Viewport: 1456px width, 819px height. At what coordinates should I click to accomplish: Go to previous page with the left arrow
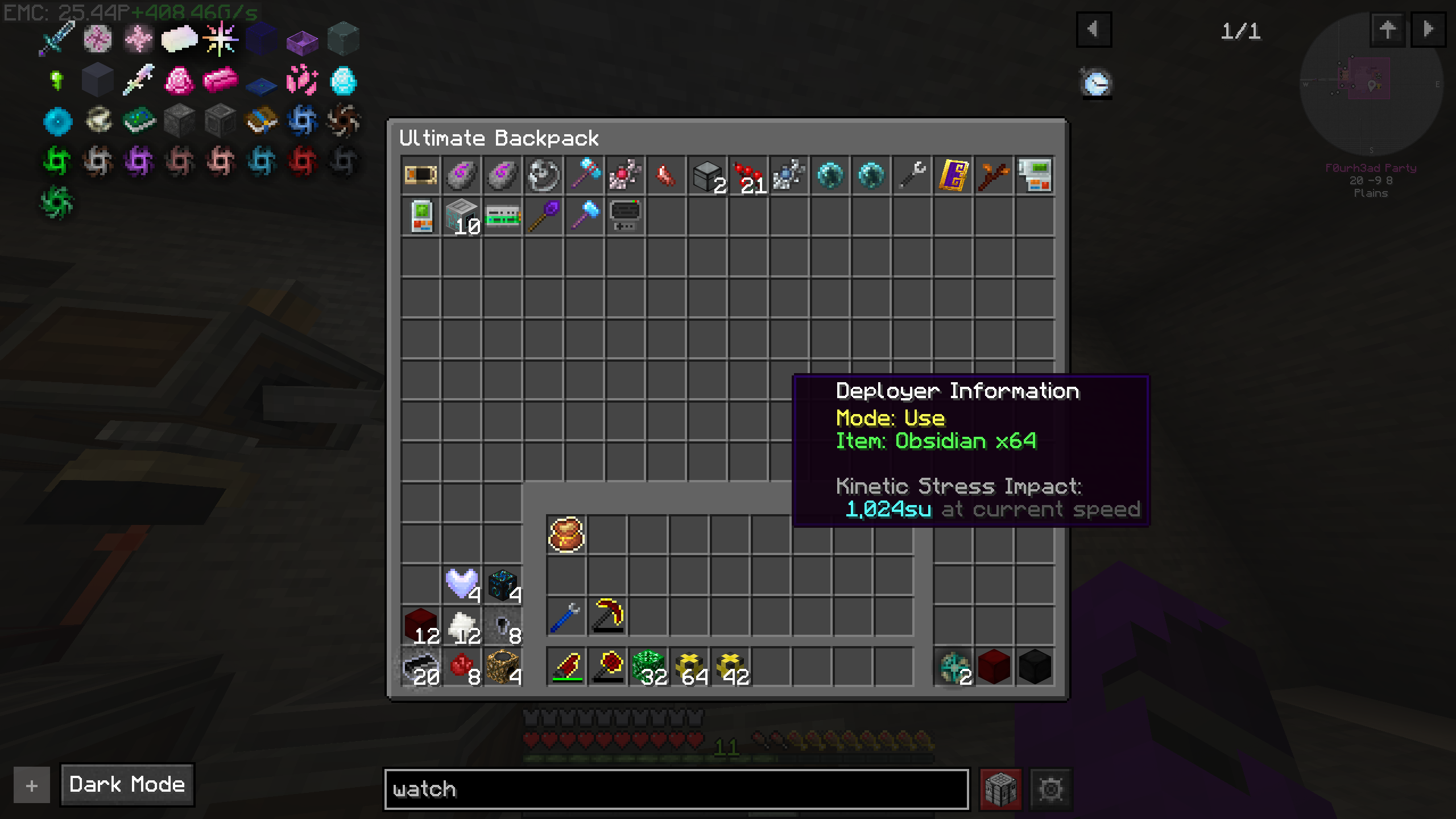tap(1095, 31)
